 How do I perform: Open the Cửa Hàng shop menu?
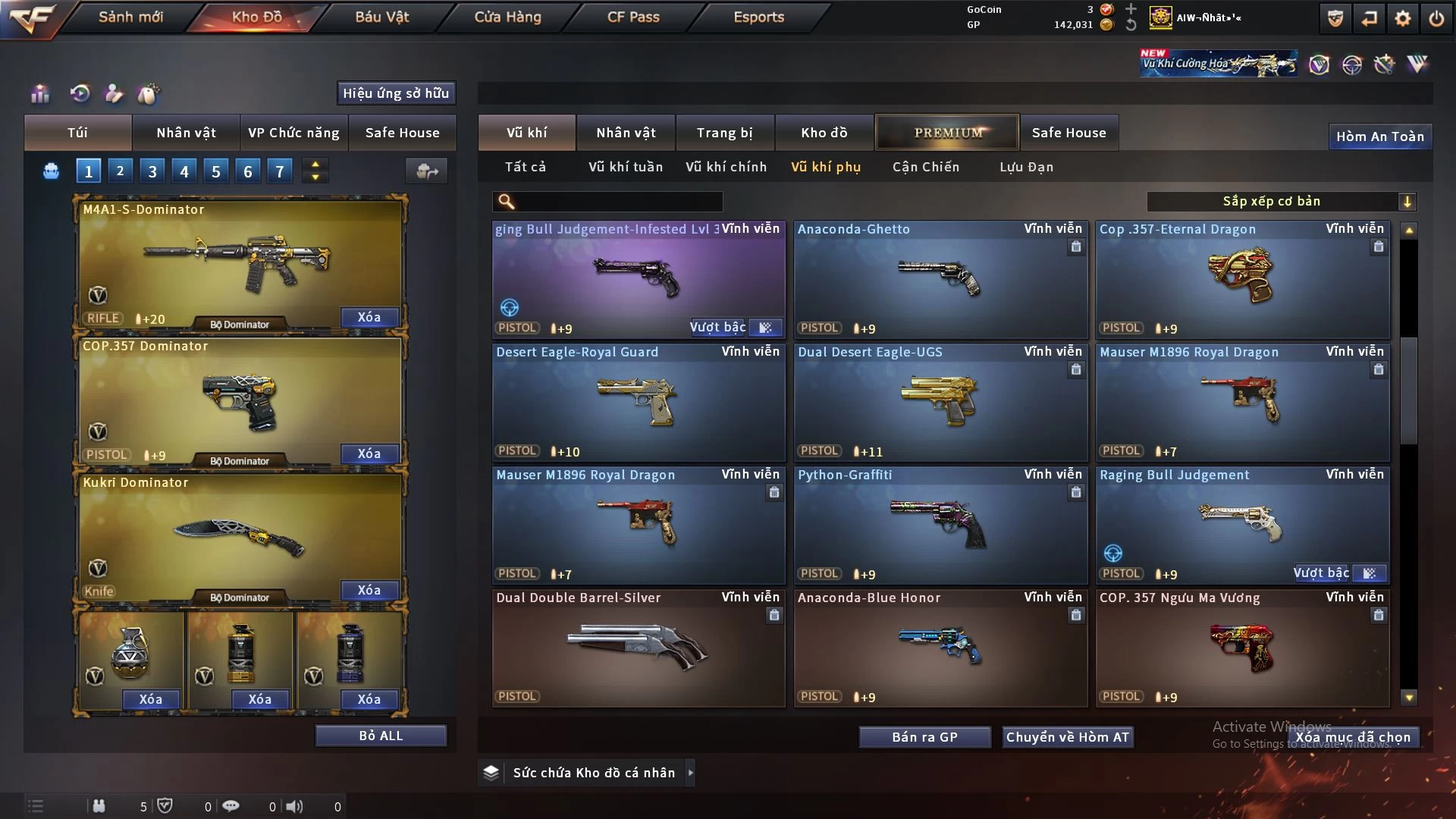pos(507,17)
